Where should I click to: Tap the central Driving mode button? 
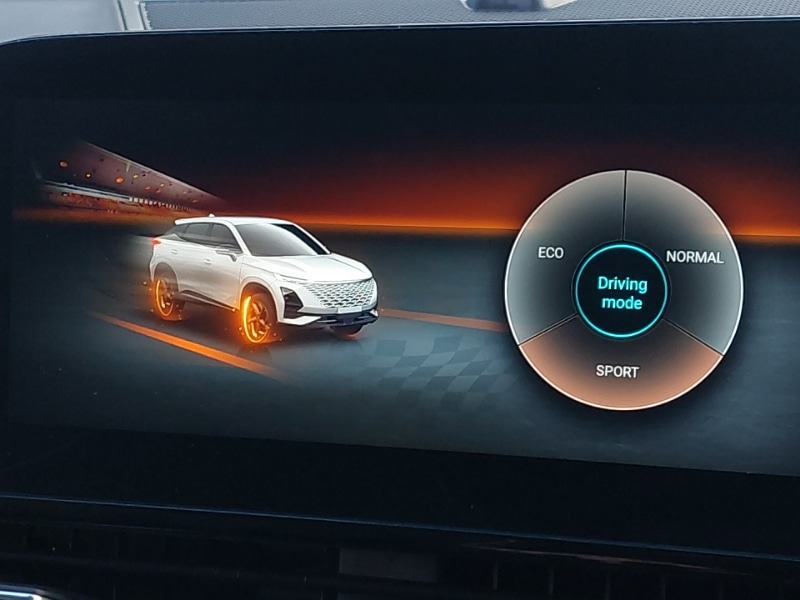pyautogui.click(x=622, y=292)
